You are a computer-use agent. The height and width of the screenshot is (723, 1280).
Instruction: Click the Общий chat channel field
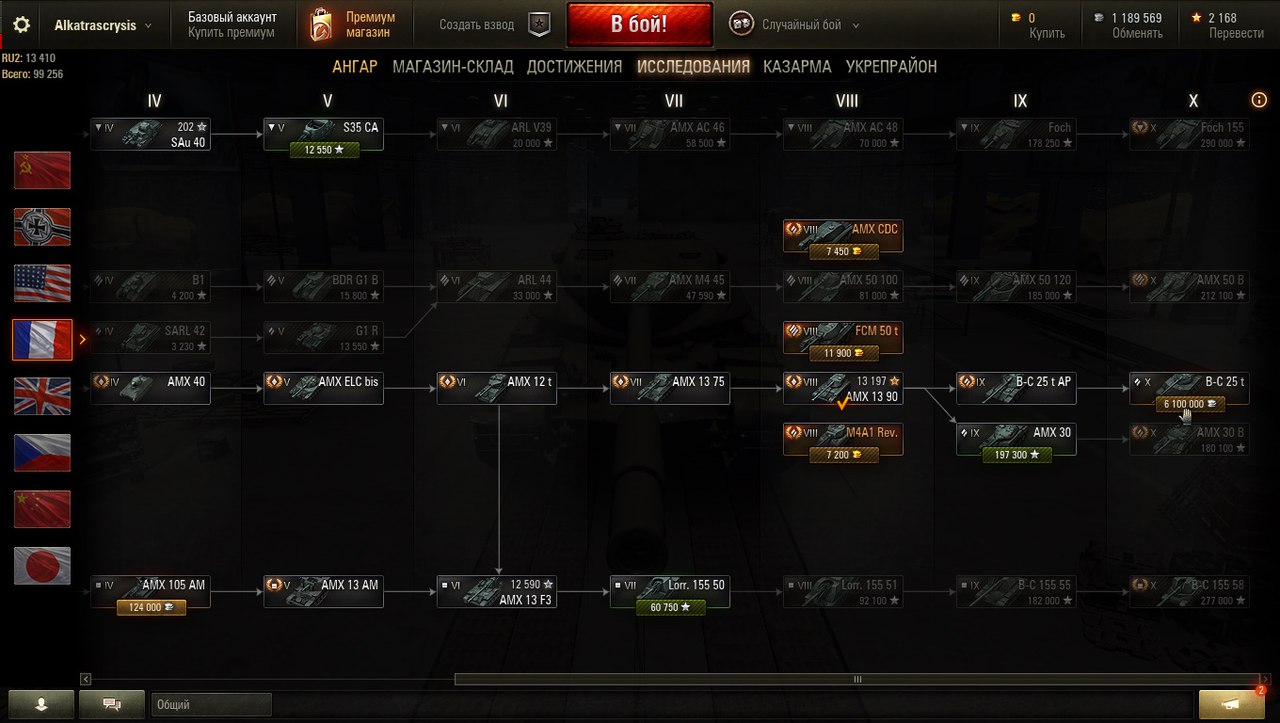[211, 705]
